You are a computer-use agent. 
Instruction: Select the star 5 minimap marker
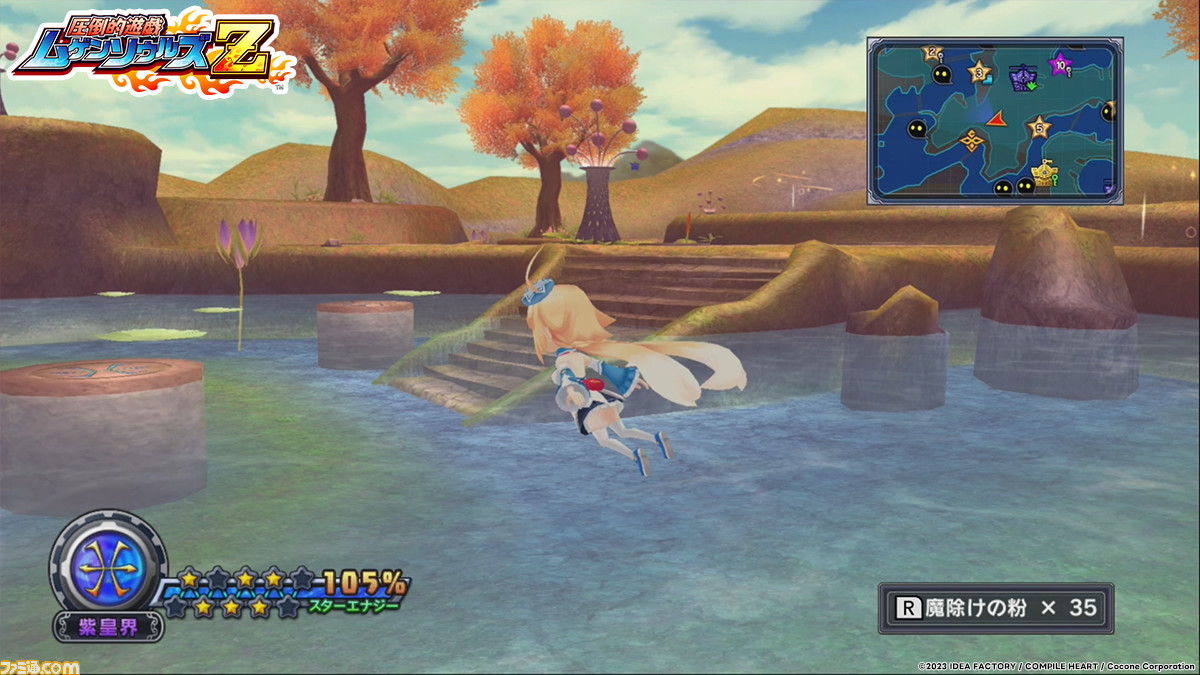tap(1039, 127)
